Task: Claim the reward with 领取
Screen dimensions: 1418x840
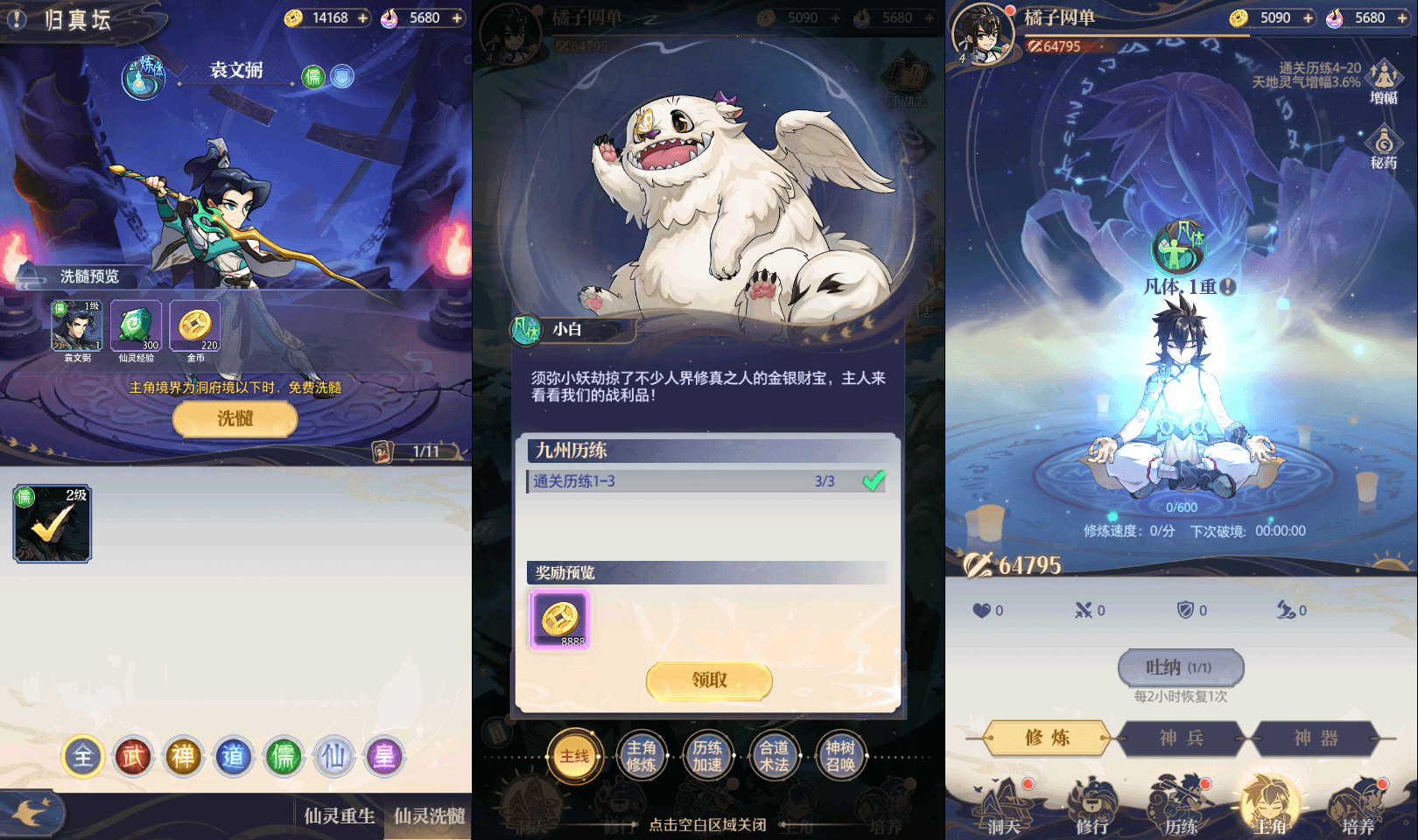Action: tap(709, 680)
